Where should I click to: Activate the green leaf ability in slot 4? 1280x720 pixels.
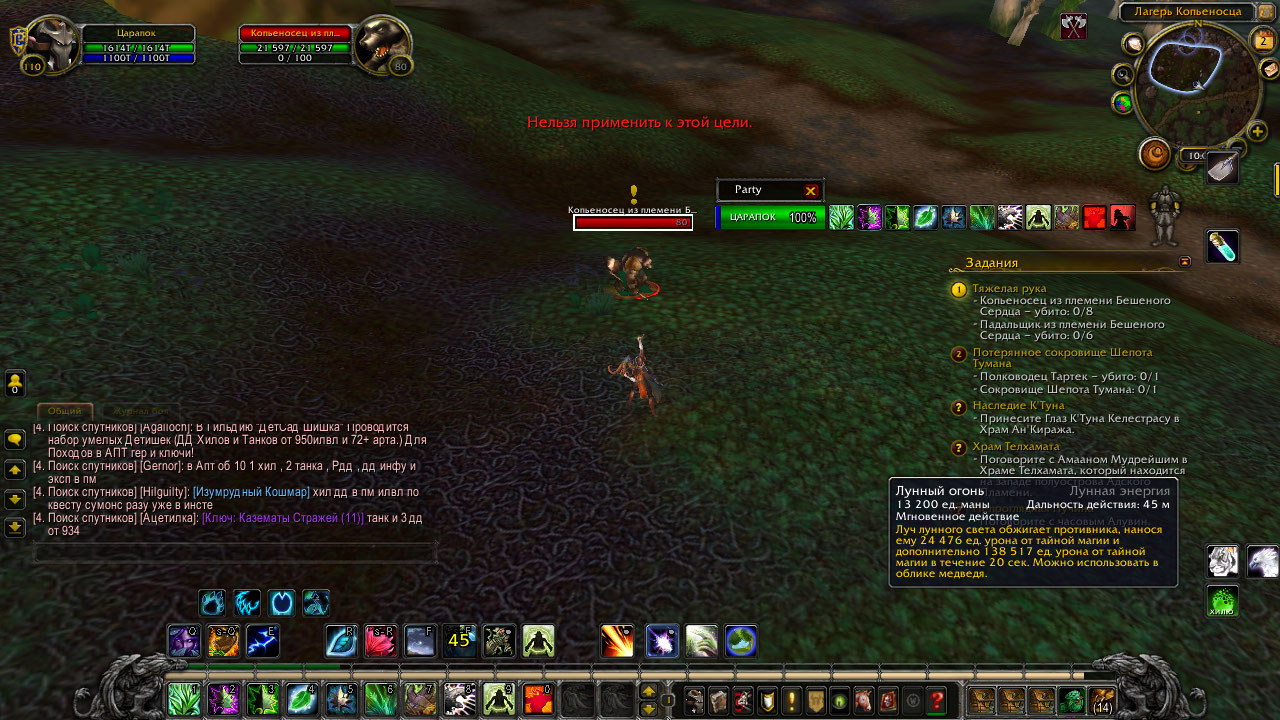302,698
